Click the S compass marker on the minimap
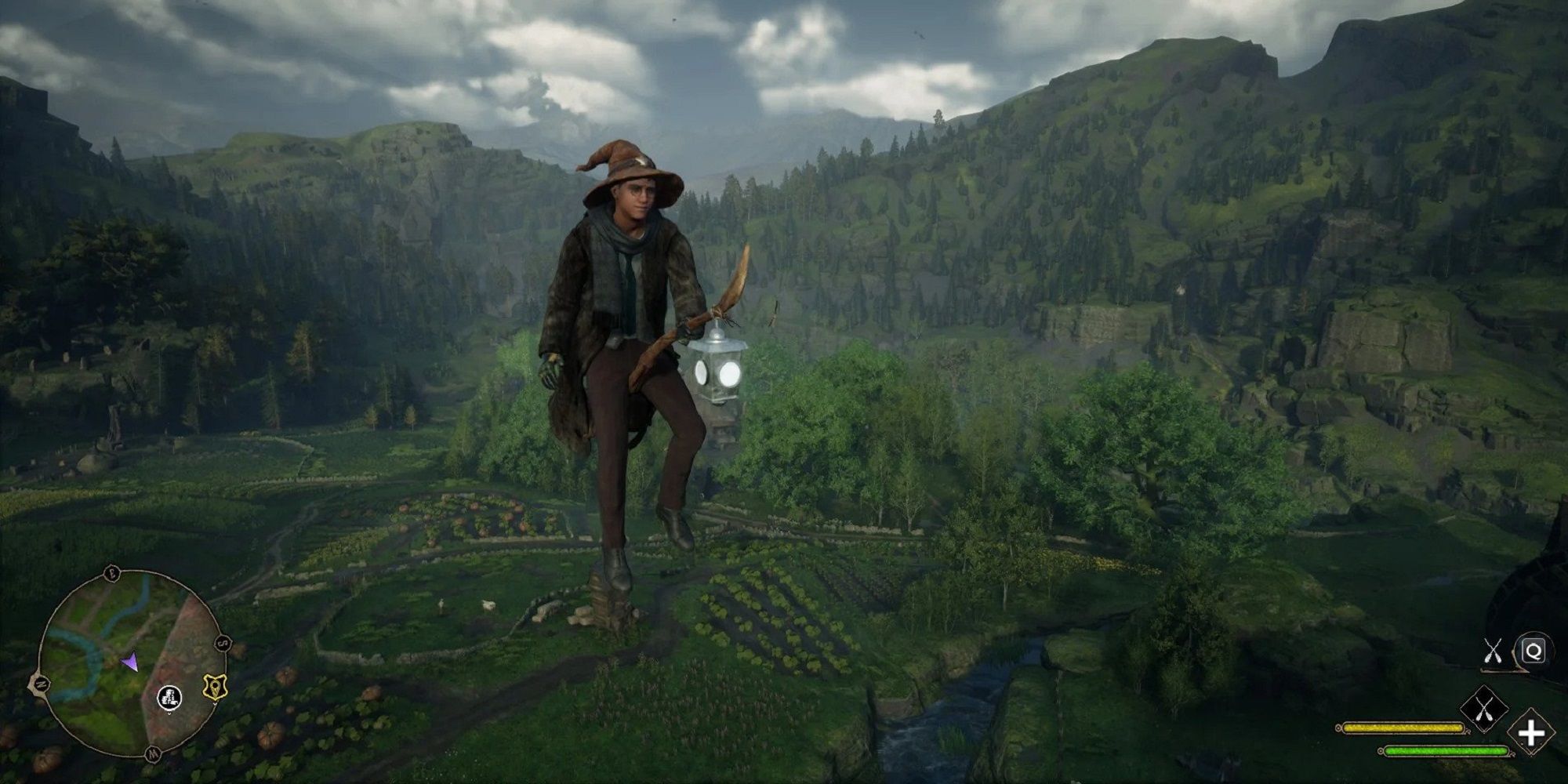1568x784 pixels. point(223,642)
